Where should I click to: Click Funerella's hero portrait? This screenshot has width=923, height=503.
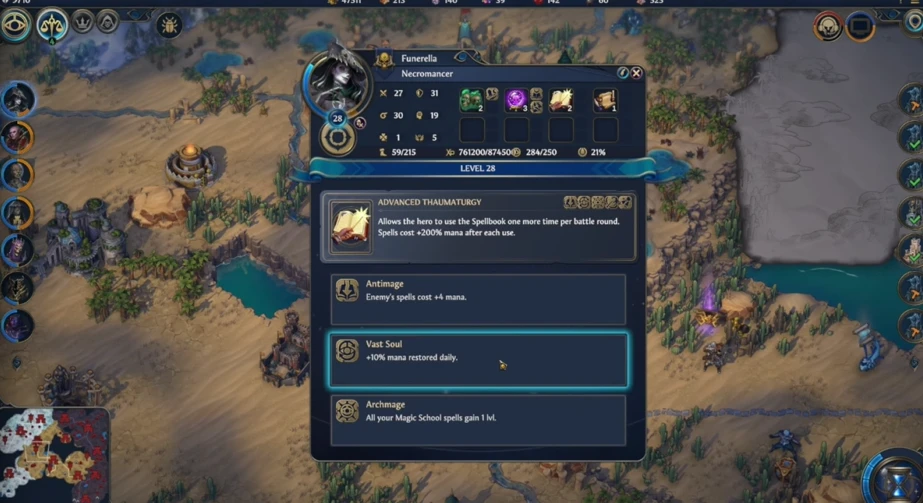340,80
